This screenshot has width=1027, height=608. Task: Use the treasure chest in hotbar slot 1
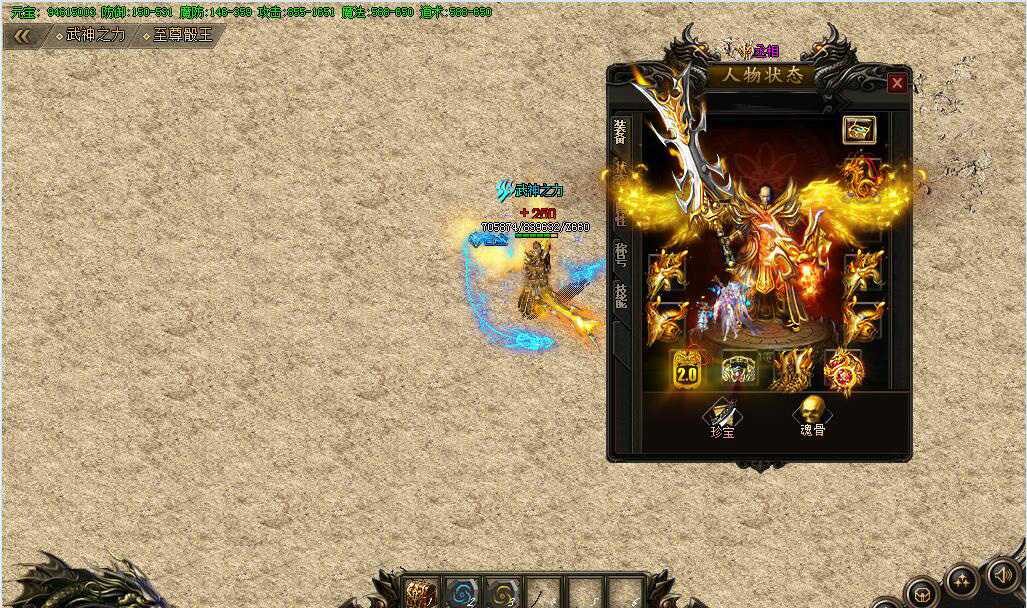[x=421, y=594]
